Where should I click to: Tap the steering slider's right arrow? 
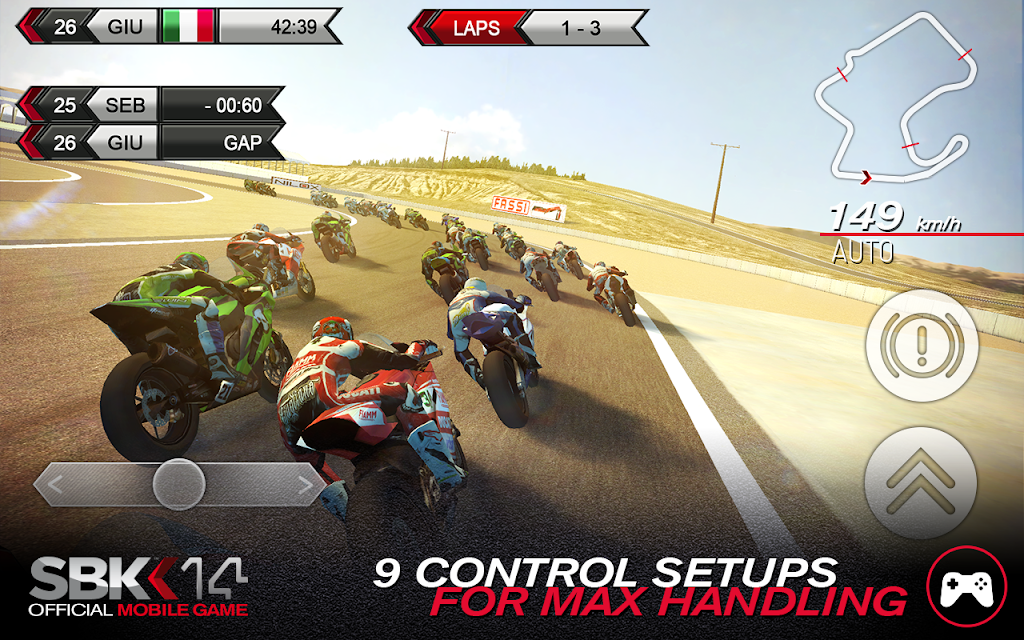(305, 487)
